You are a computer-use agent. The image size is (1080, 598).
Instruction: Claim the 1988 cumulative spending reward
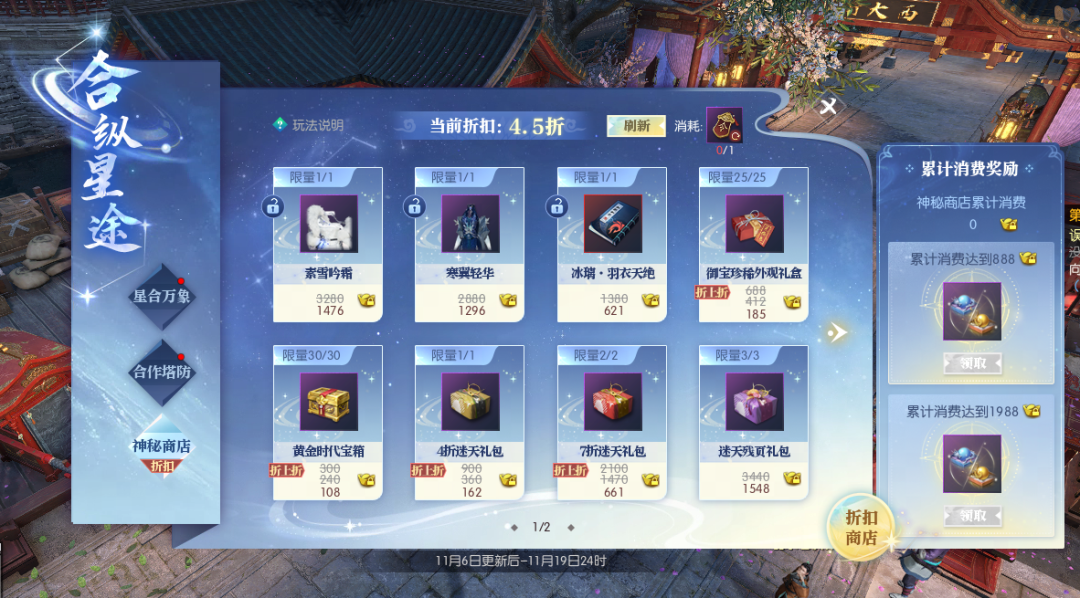click(x=972, y=516)
